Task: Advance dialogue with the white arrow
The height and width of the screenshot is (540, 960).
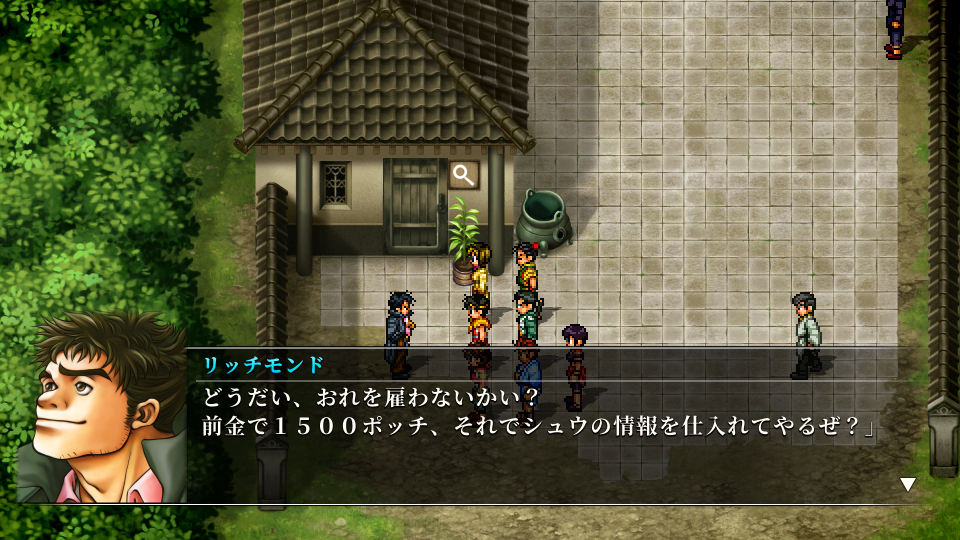Action: (907, 485)
